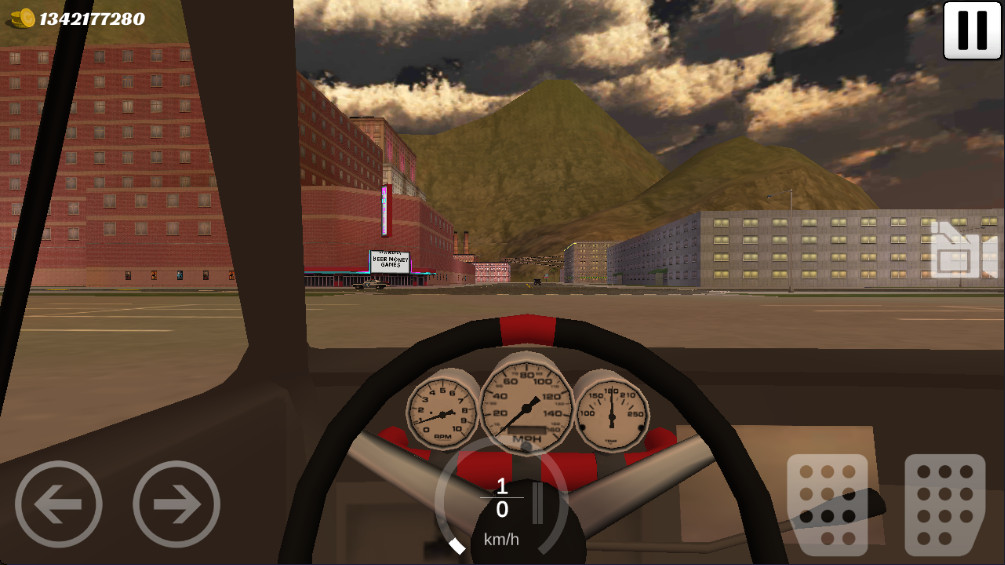Pause the game
This screenshot has height=565, width=1005.
pyautogui.click(x=972, y=30)
